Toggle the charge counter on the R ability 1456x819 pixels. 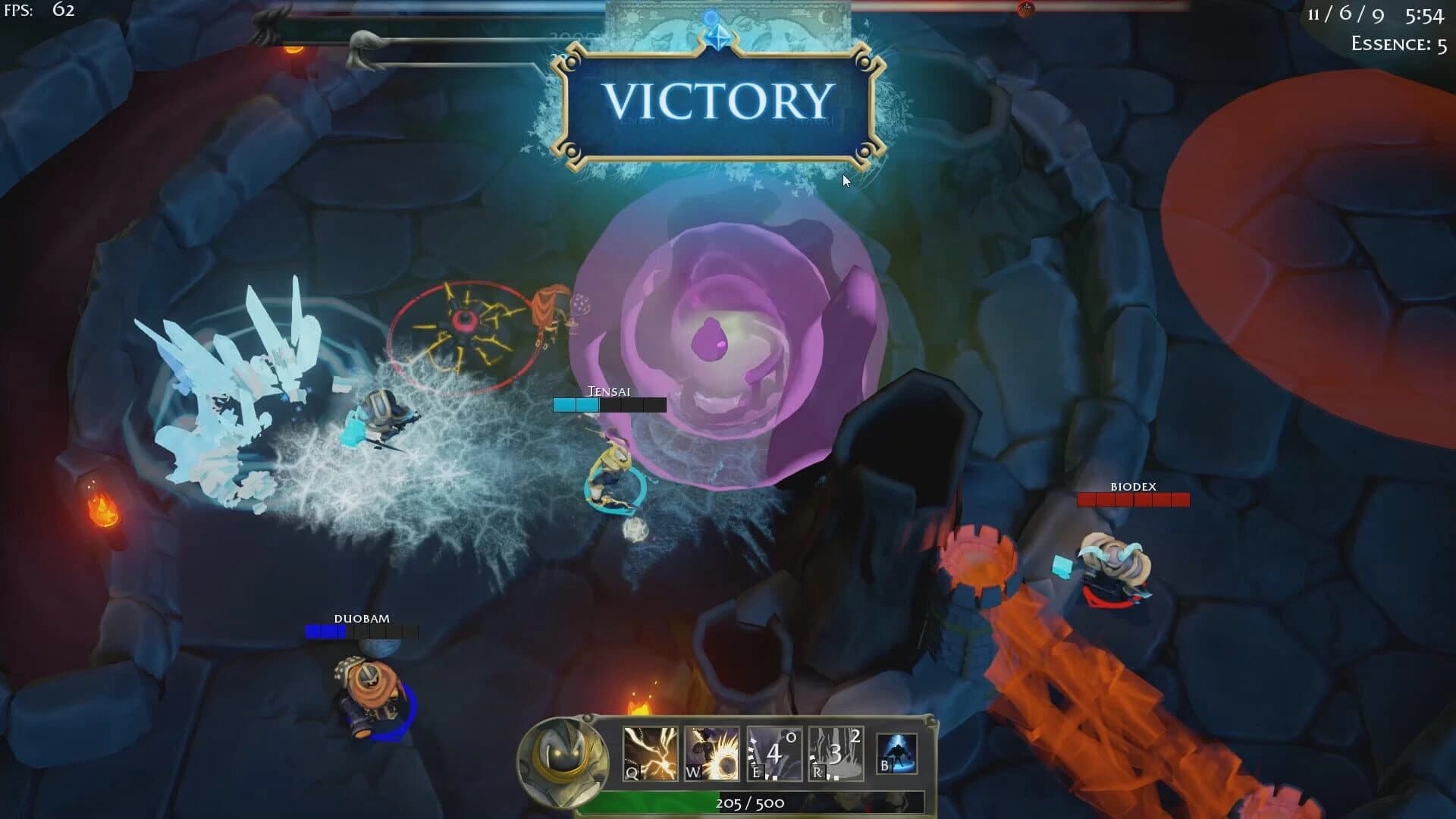pyautogui.click(x=854, y=735)
